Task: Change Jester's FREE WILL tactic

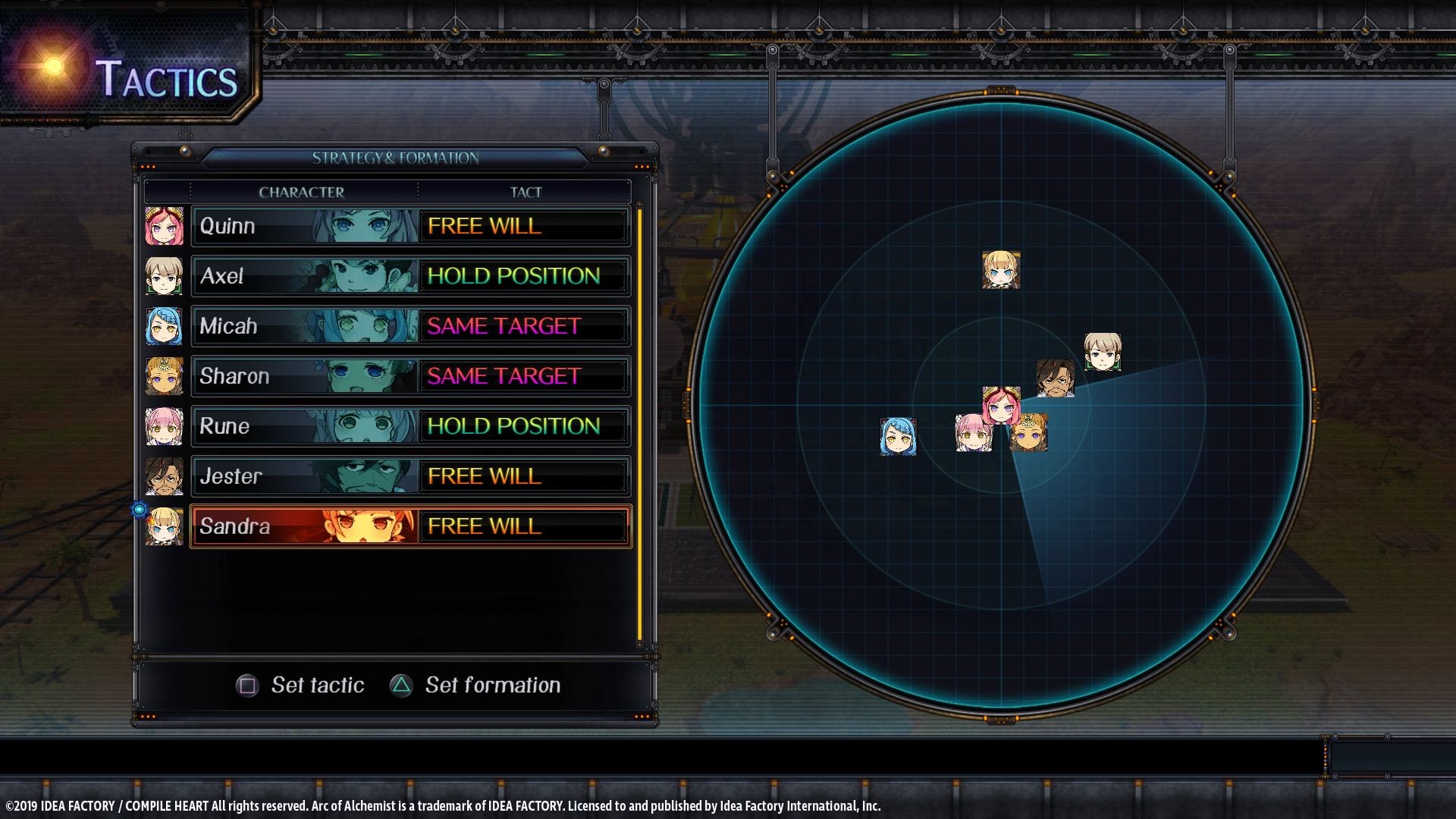Action: tap(523, 476)
